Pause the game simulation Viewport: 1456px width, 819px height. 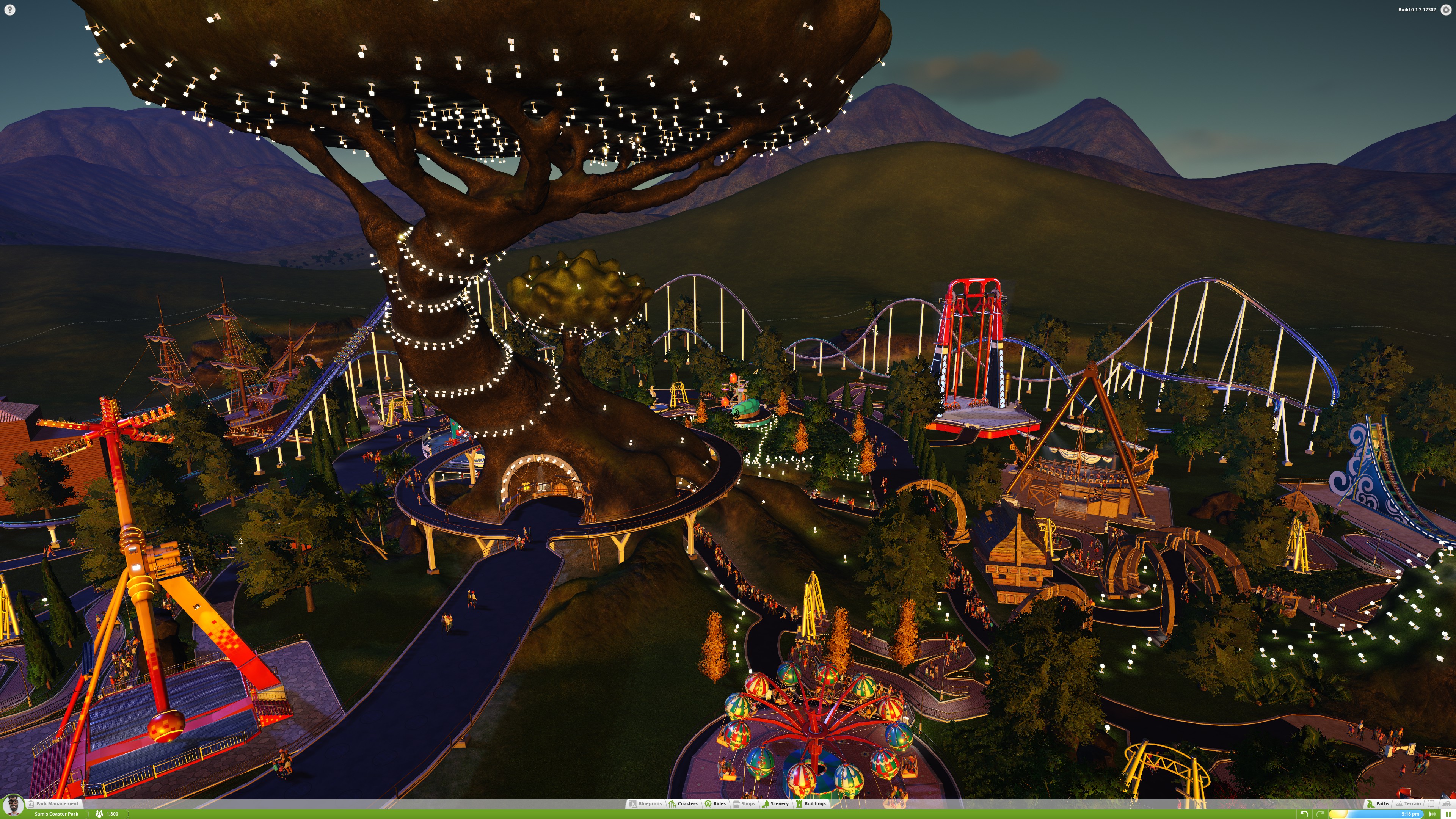point(1448,814)
